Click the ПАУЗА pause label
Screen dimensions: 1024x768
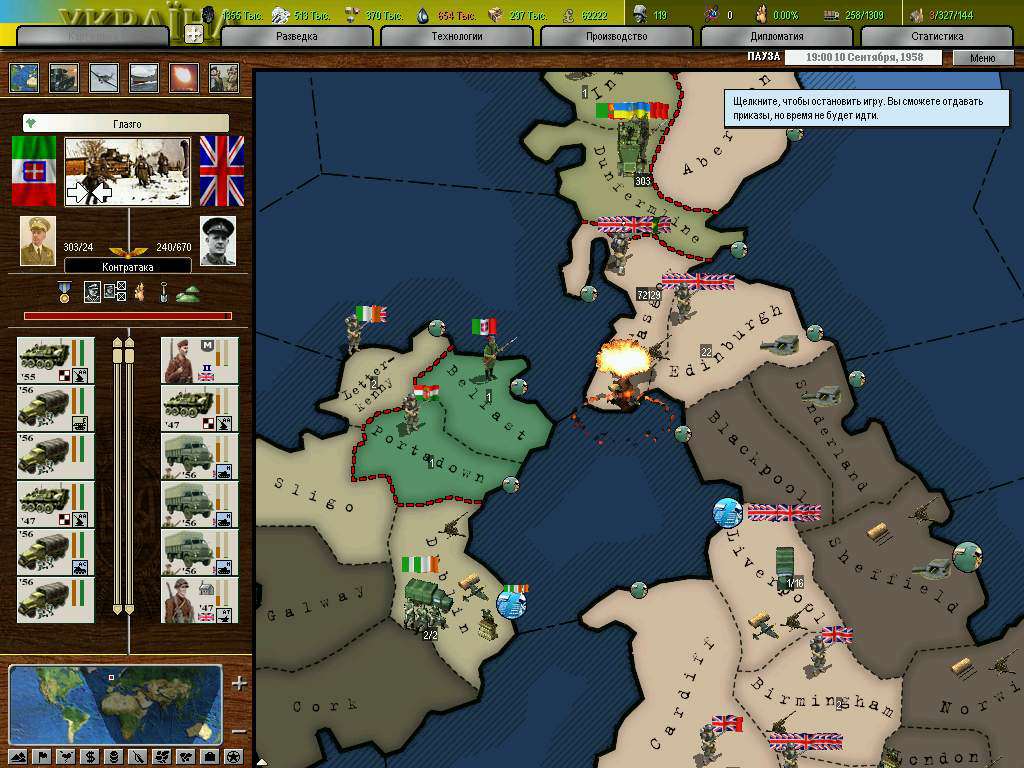click(x=763, y=58)
